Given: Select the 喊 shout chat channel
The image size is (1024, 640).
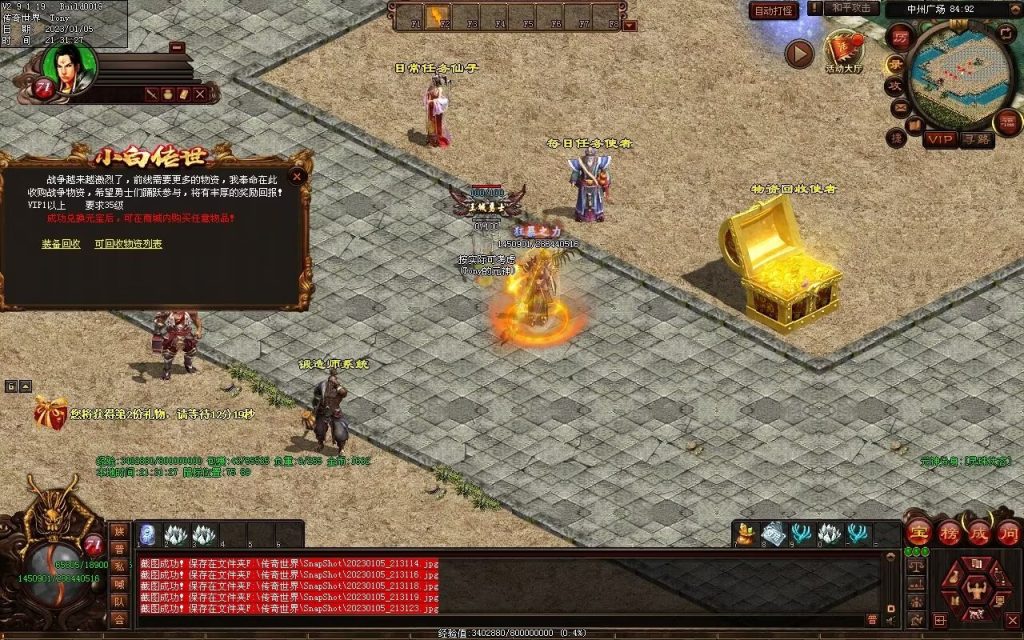Looking at the screenshot, I should click(119, 583).
